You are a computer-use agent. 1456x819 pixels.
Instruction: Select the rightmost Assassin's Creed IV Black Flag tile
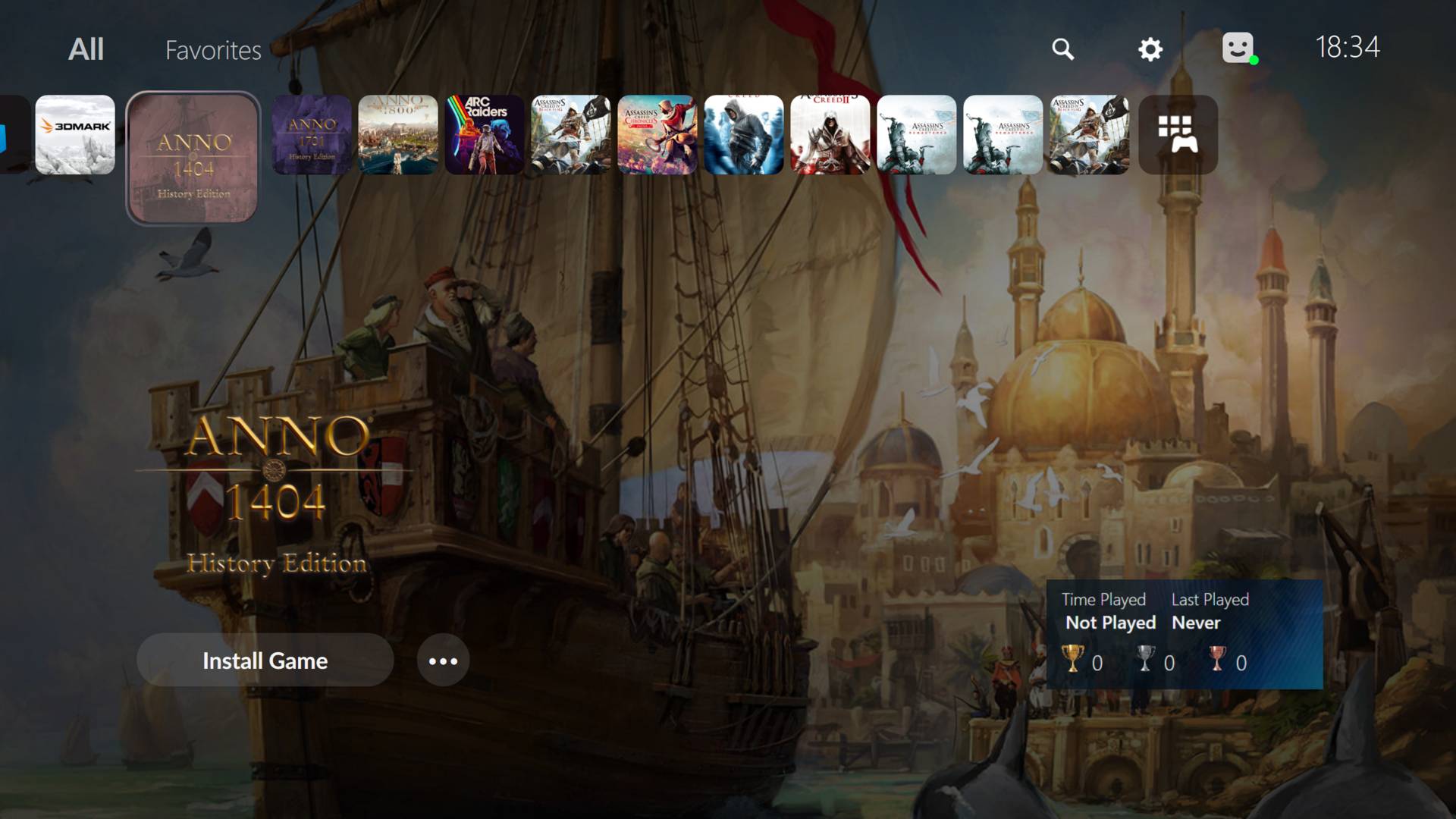click(1090, 133)
